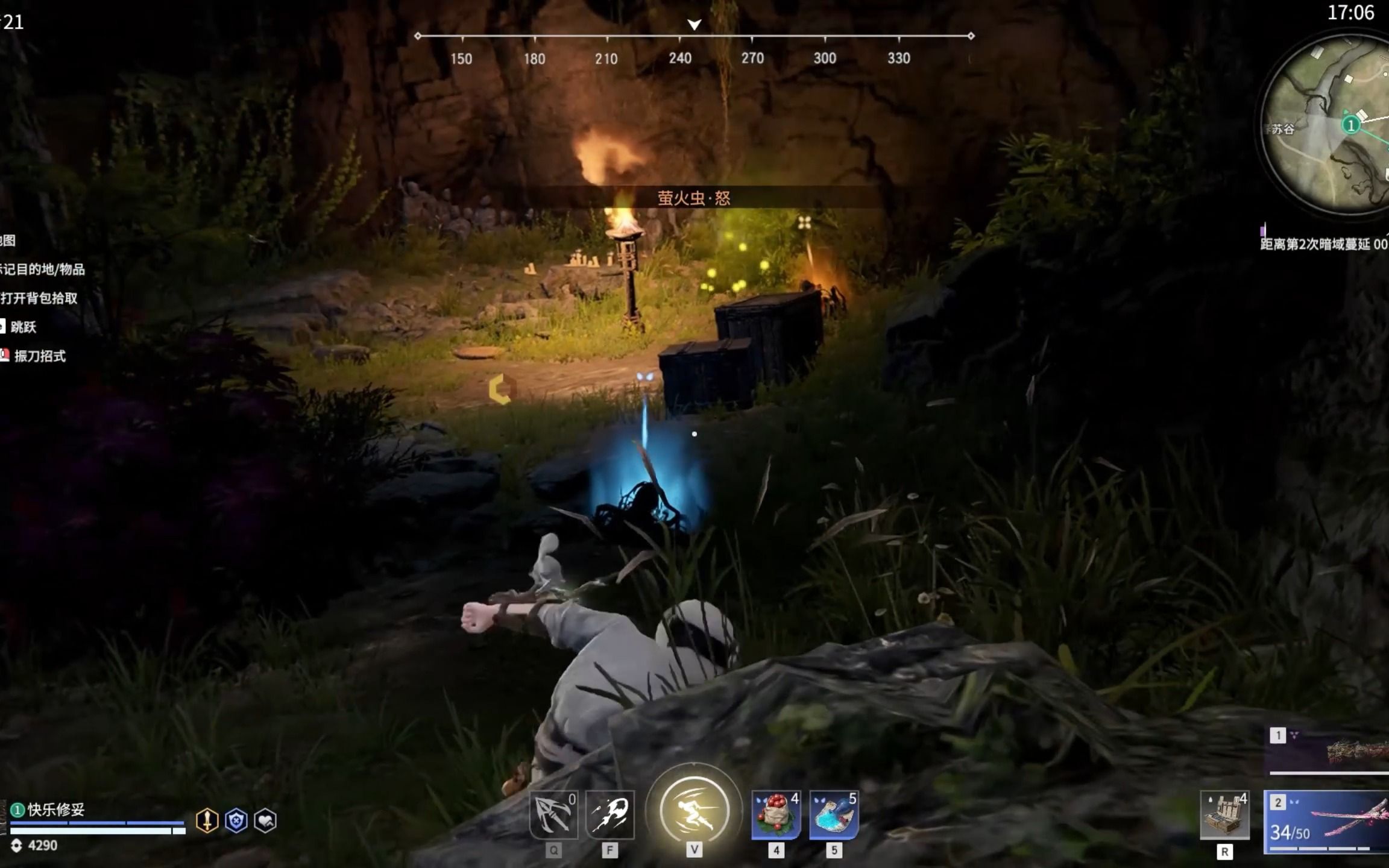Viewport: 1389px width, 868px height.
Task: Click the green teammate marker on minimap
Action: [x=1351, y=125]
